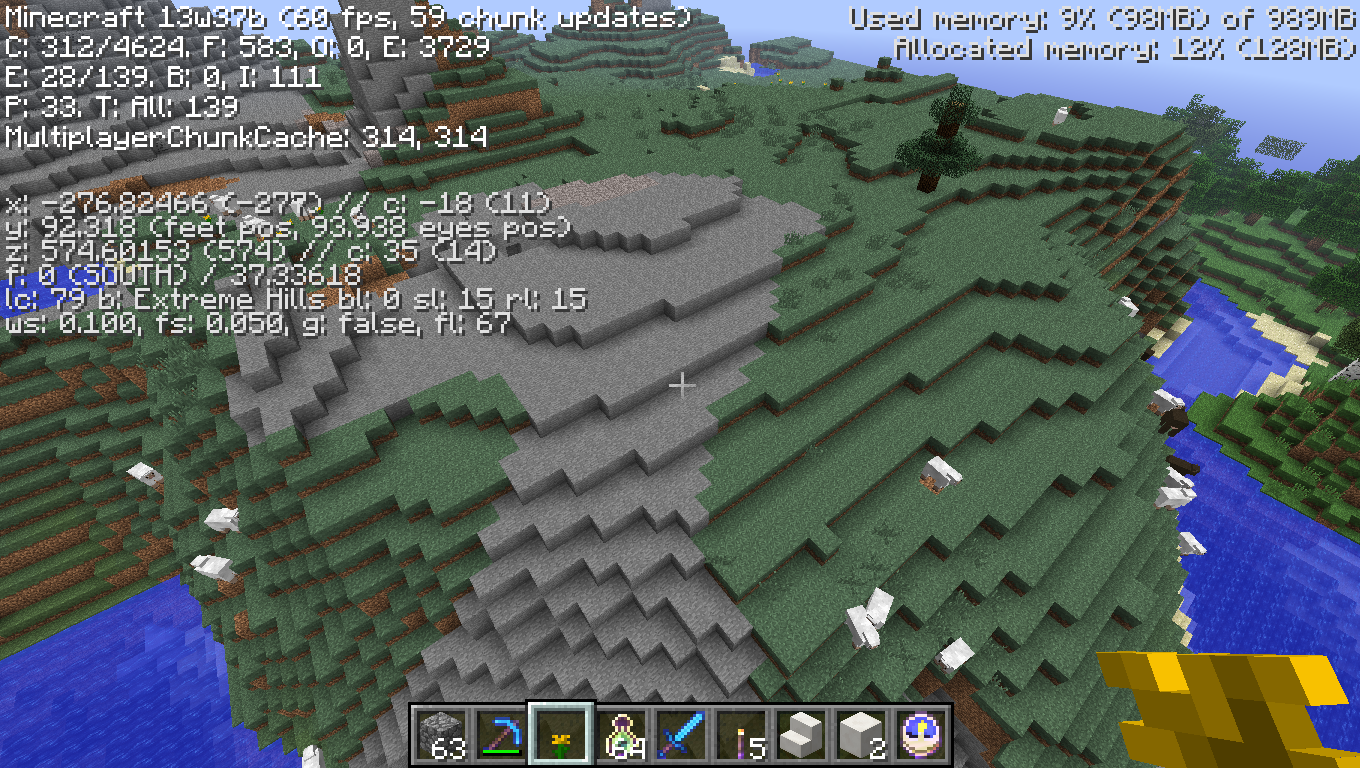Select the torch stack of five
This screenshot has width=1360, height=768.
(741, 733)
